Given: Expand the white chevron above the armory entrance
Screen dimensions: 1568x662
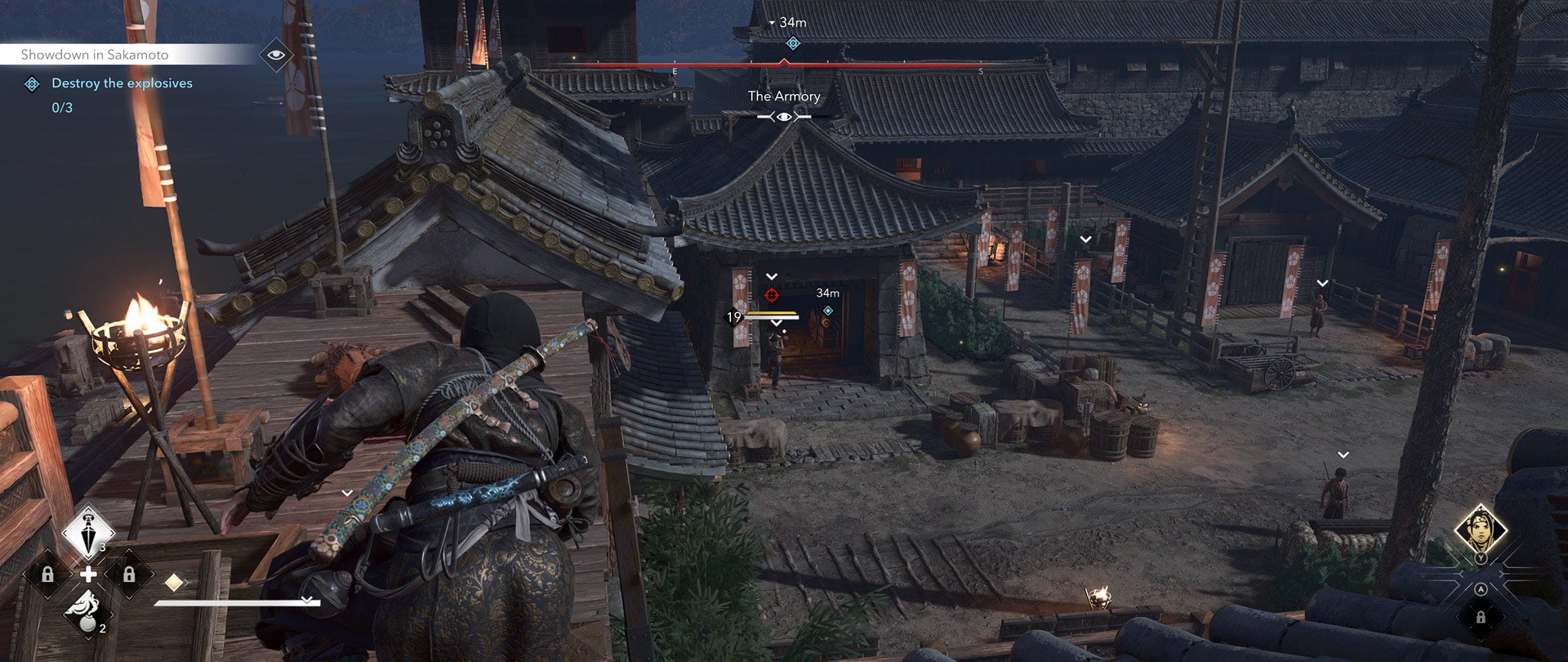Looking at the screenshot, I should coord(771,276).
